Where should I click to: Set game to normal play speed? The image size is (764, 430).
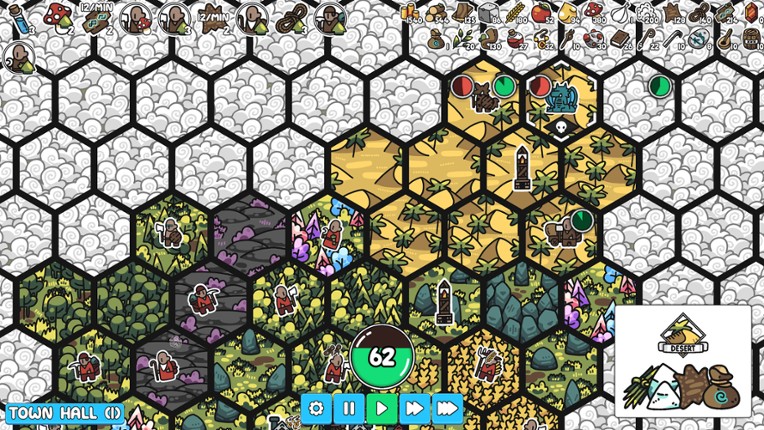click(382, 408)
